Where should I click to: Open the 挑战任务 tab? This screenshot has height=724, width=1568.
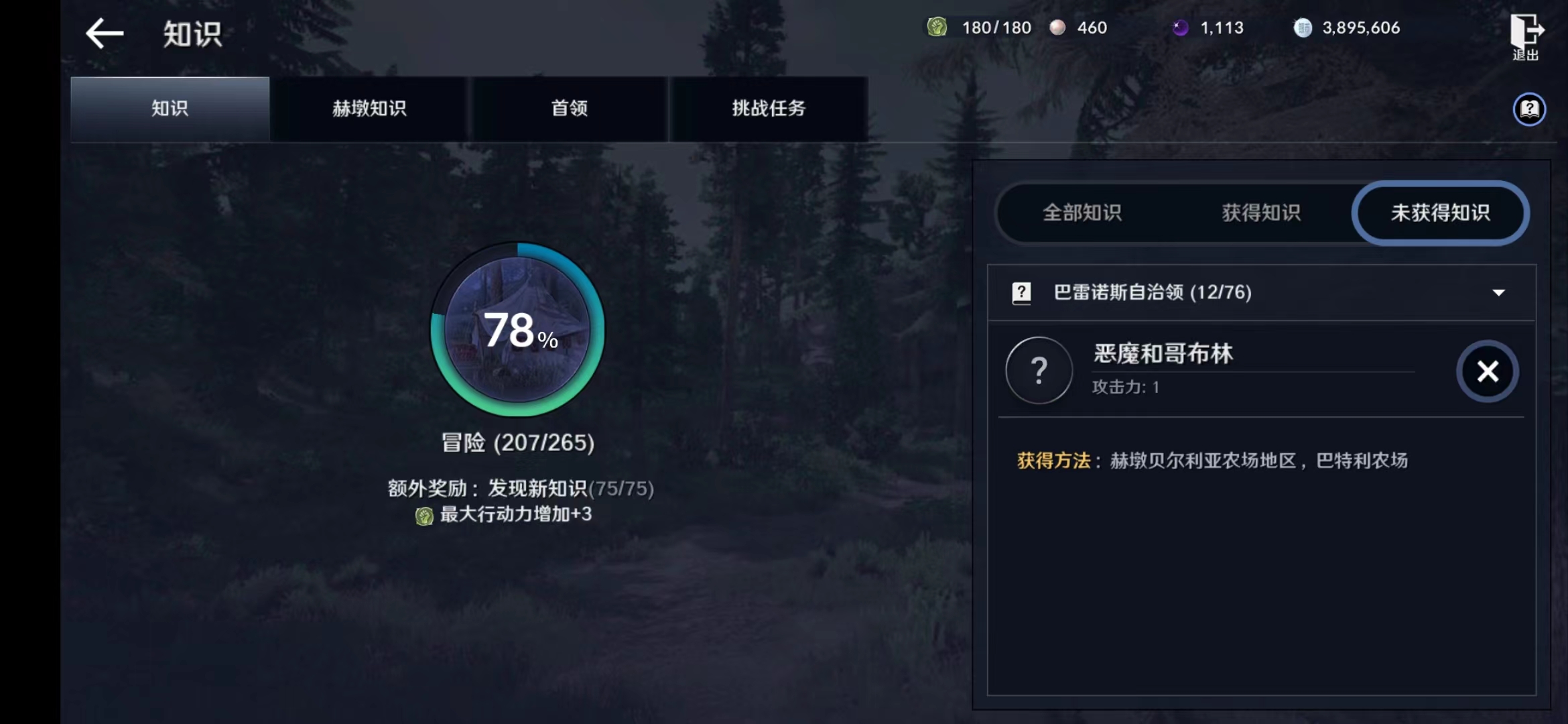coord(769,109)
